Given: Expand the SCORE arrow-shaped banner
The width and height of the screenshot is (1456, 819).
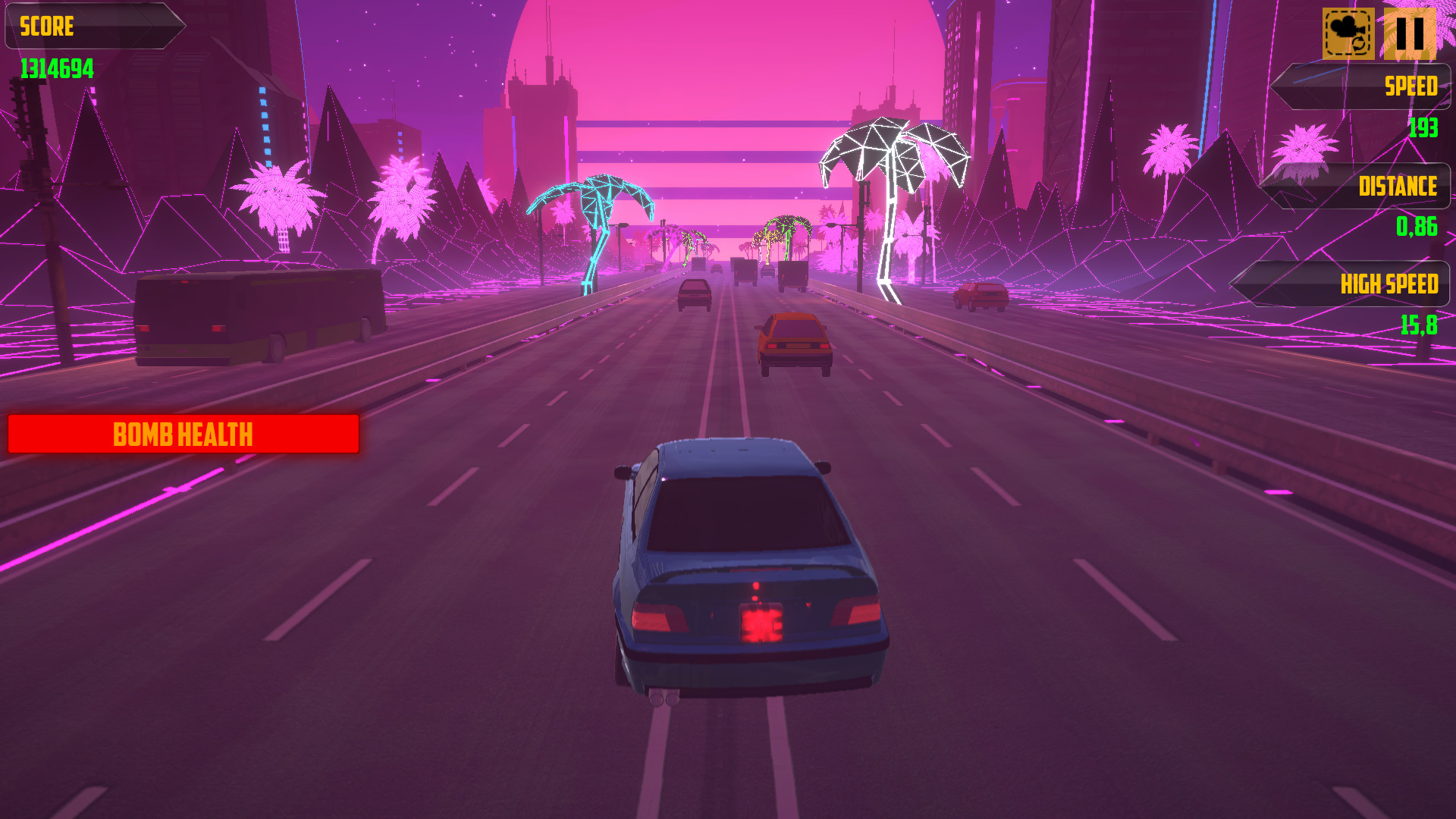Looking at the screenshot, I should click(91, 27).
